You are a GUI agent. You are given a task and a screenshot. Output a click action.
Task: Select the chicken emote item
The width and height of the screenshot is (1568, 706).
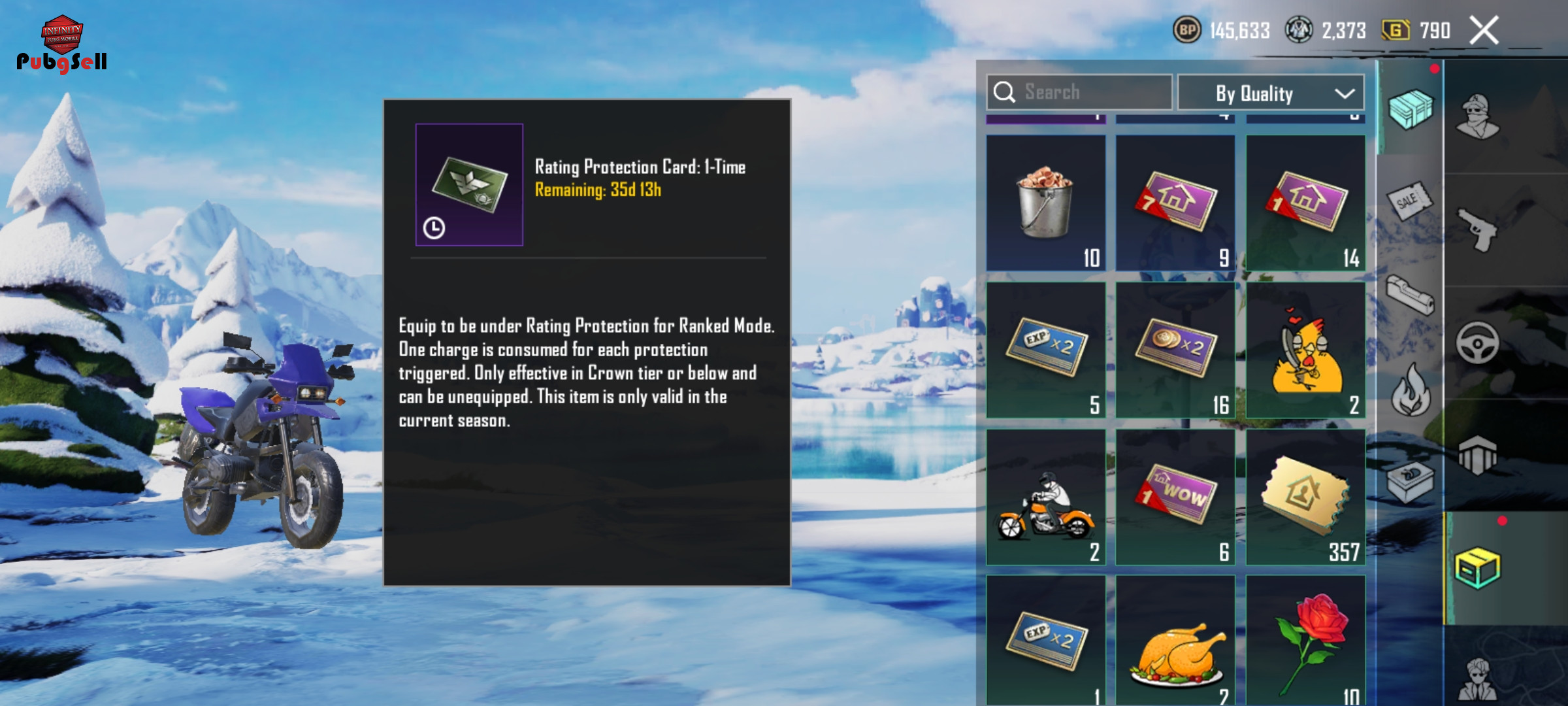click(x=1305, y=350)
